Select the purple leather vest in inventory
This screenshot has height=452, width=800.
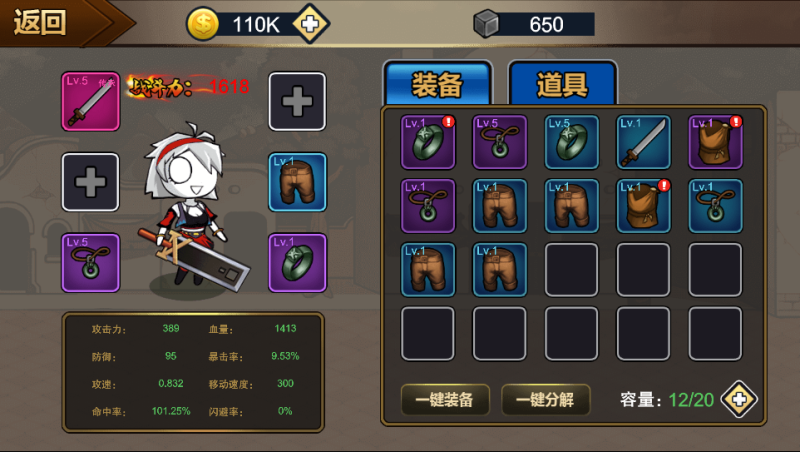[x=716, y=143]
